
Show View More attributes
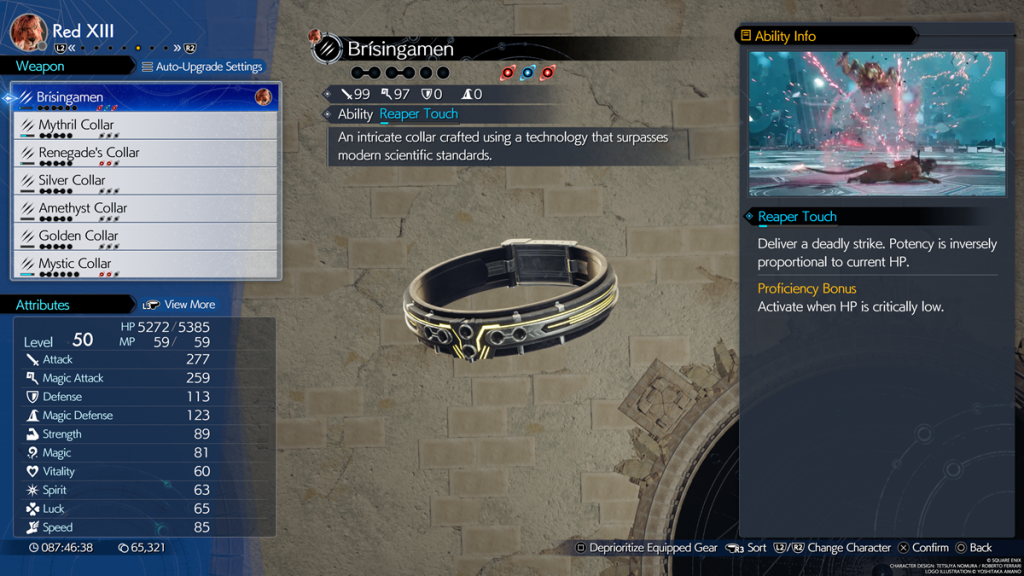[x=180, y=304]
